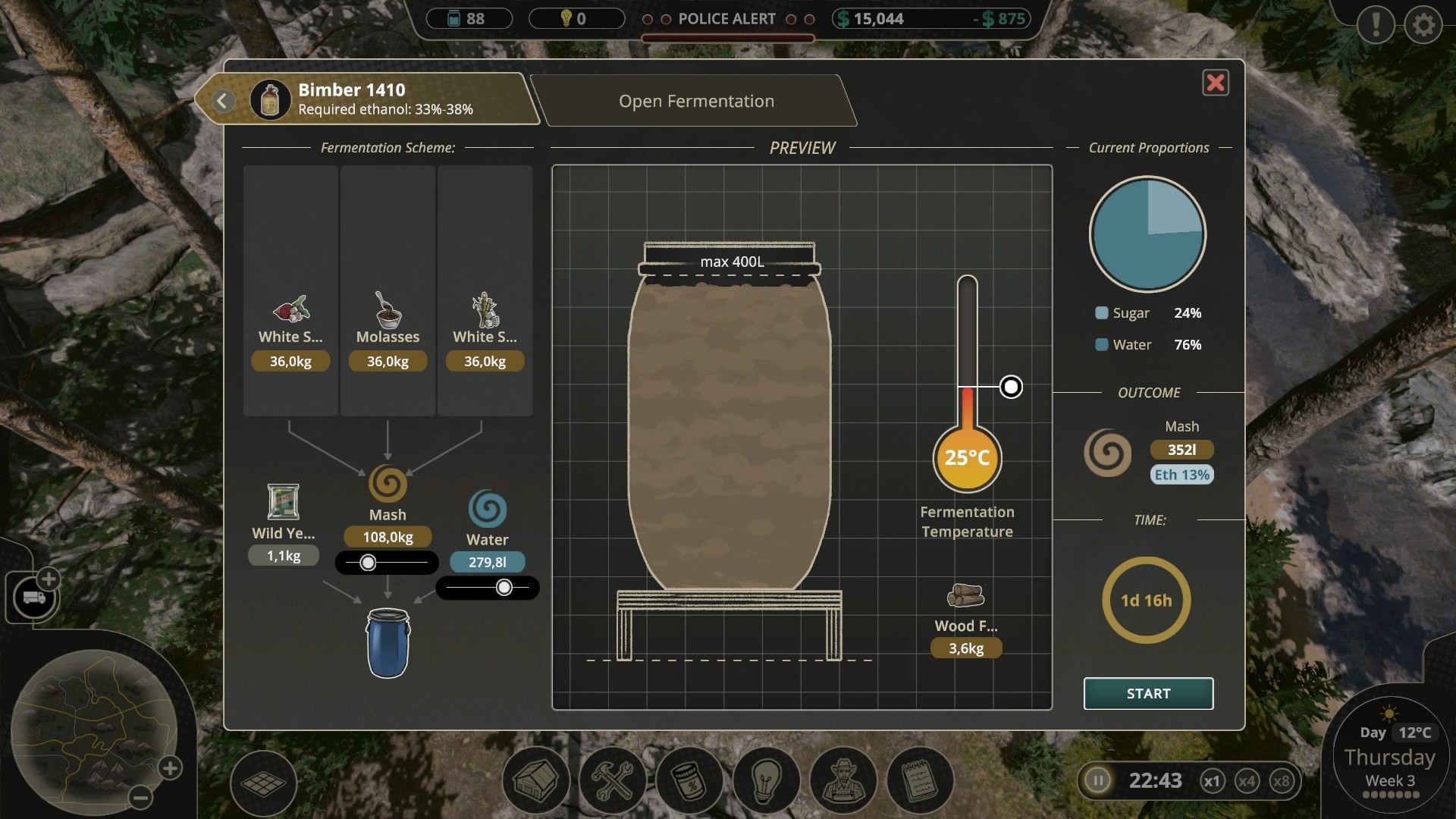The width and height of the screenshot is (1456, 819).
Task: Click the fermentation temperature slider handle
Action: click(x=1011, y=387)
